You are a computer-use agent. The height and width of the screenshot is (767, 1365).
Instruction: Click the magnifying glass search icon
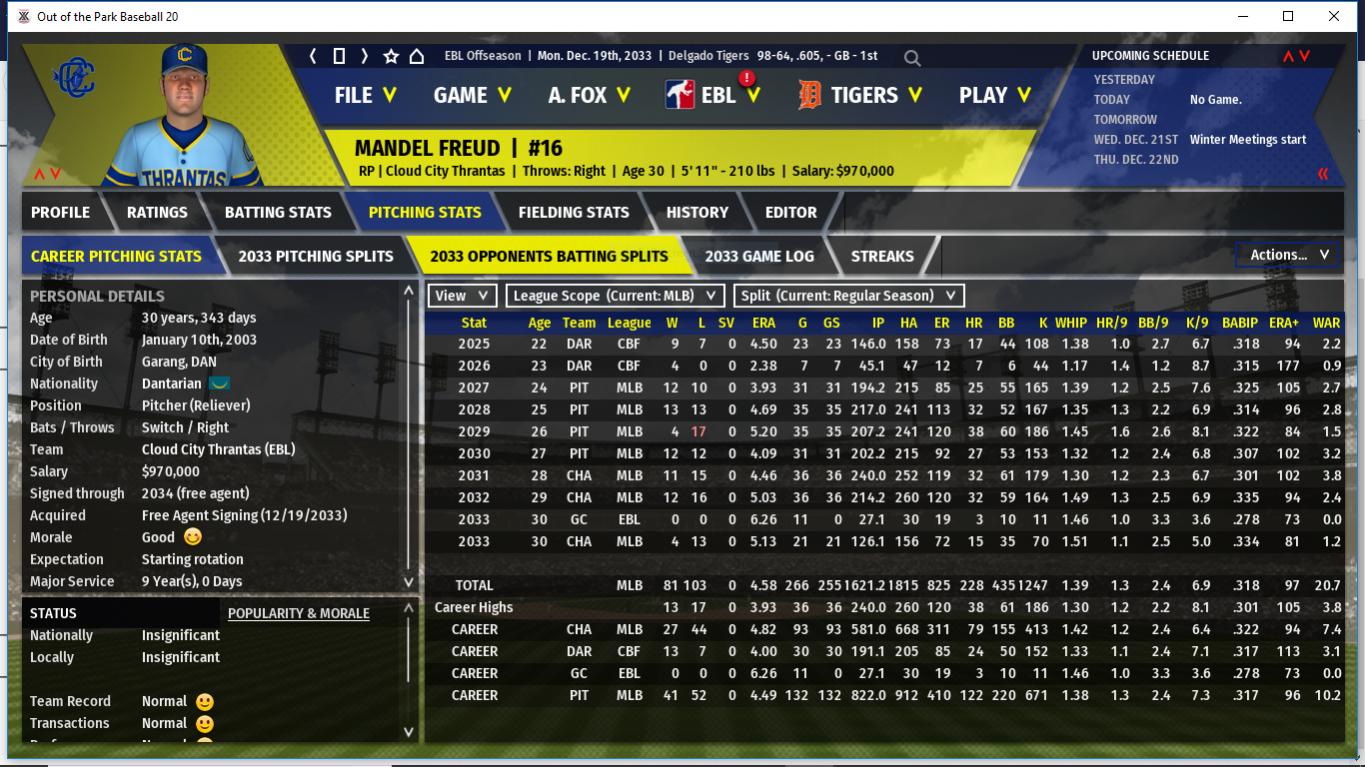[x=912, y=58]
